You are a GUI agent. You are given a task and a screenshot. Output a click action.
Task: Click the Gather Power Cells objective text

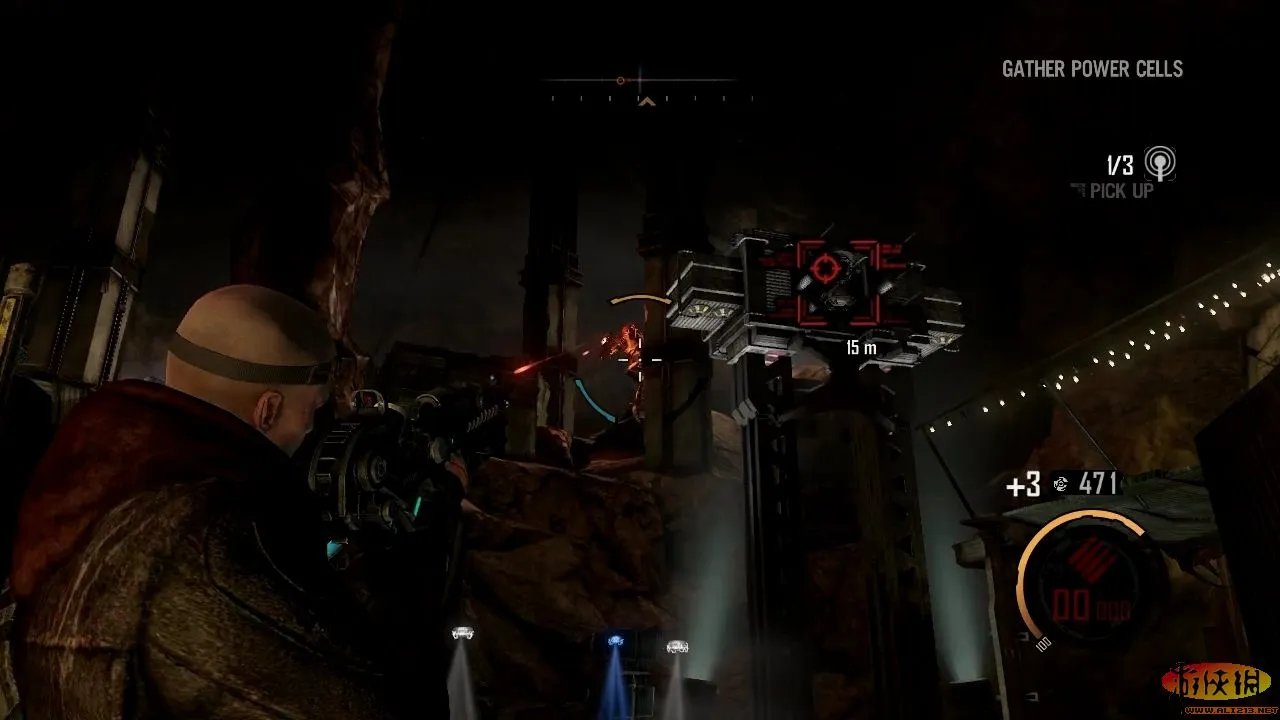(1092, 69)
